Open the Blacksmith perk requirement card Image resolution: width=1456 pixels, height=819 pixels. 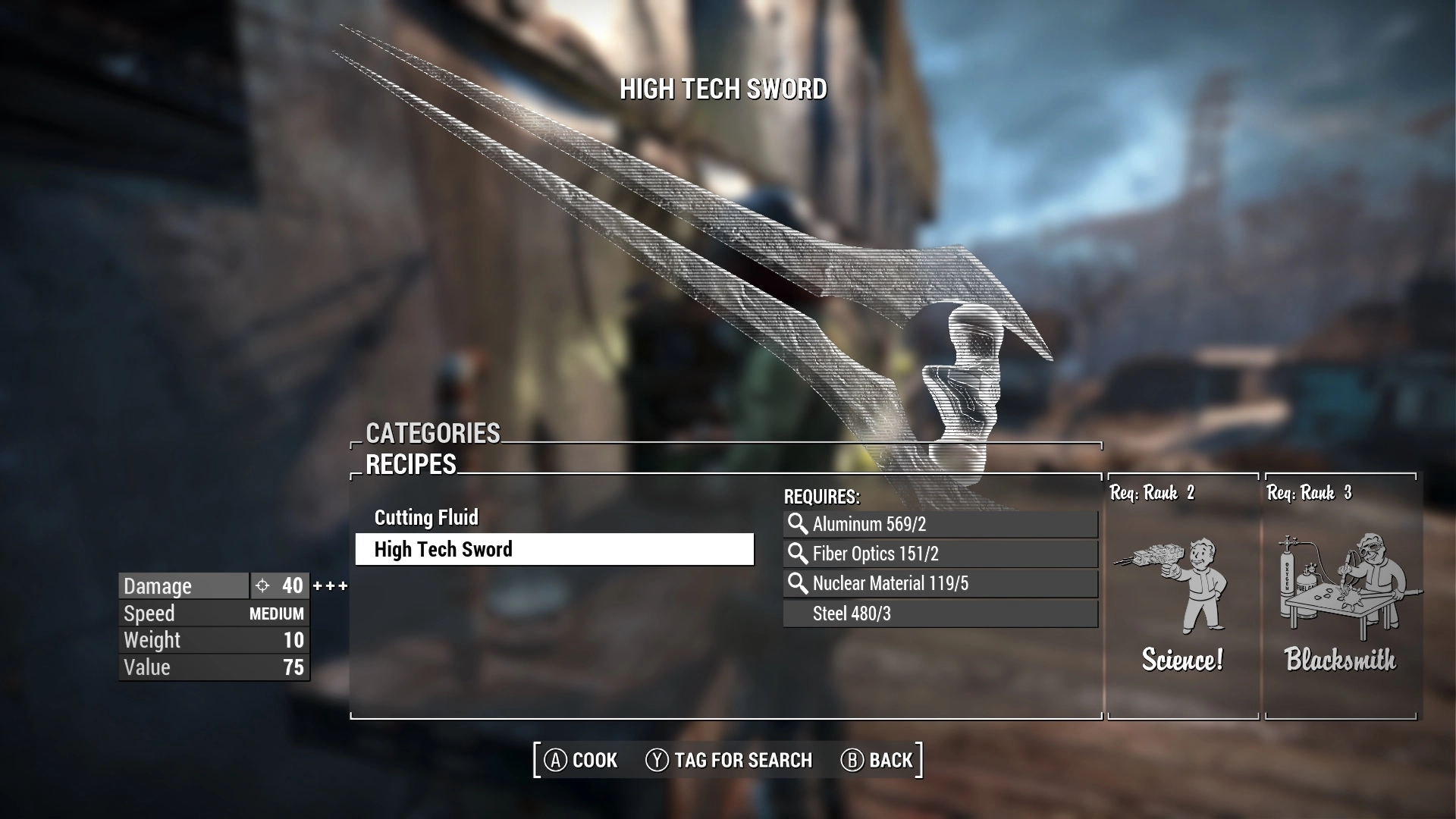pyautogui.click(x=1340, y=596)
